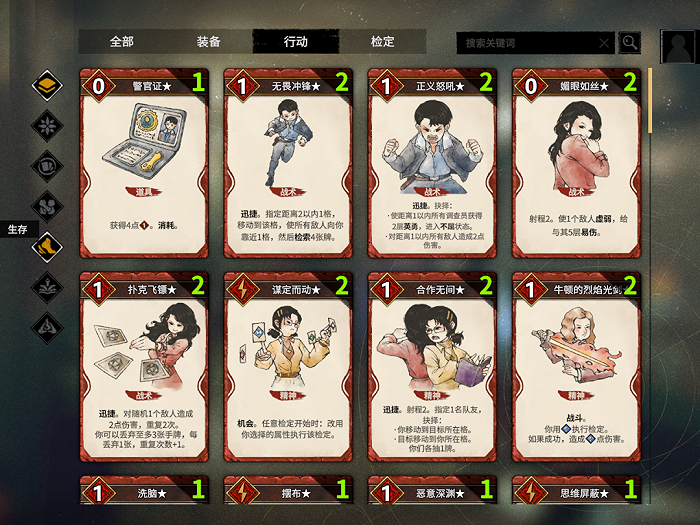
Task: Choose the 洗脑 card
Action: coord(144,492)
